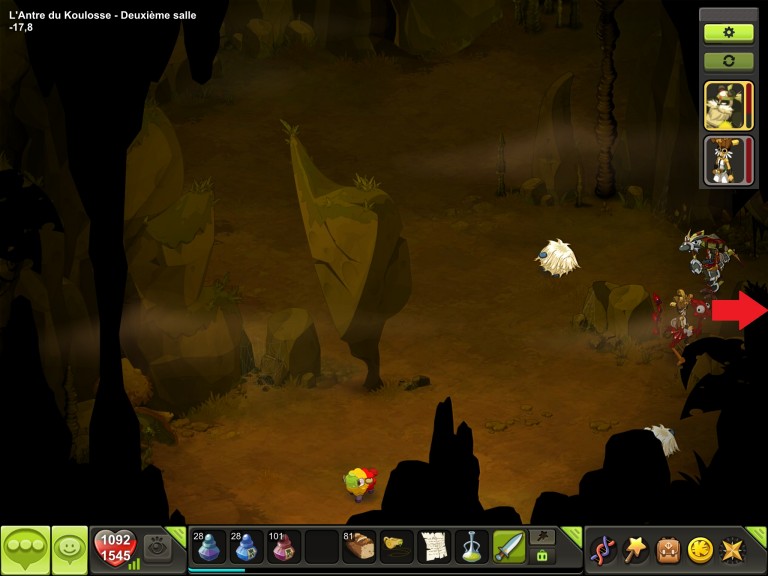Select the golden horn item slot

coord(396,547)
